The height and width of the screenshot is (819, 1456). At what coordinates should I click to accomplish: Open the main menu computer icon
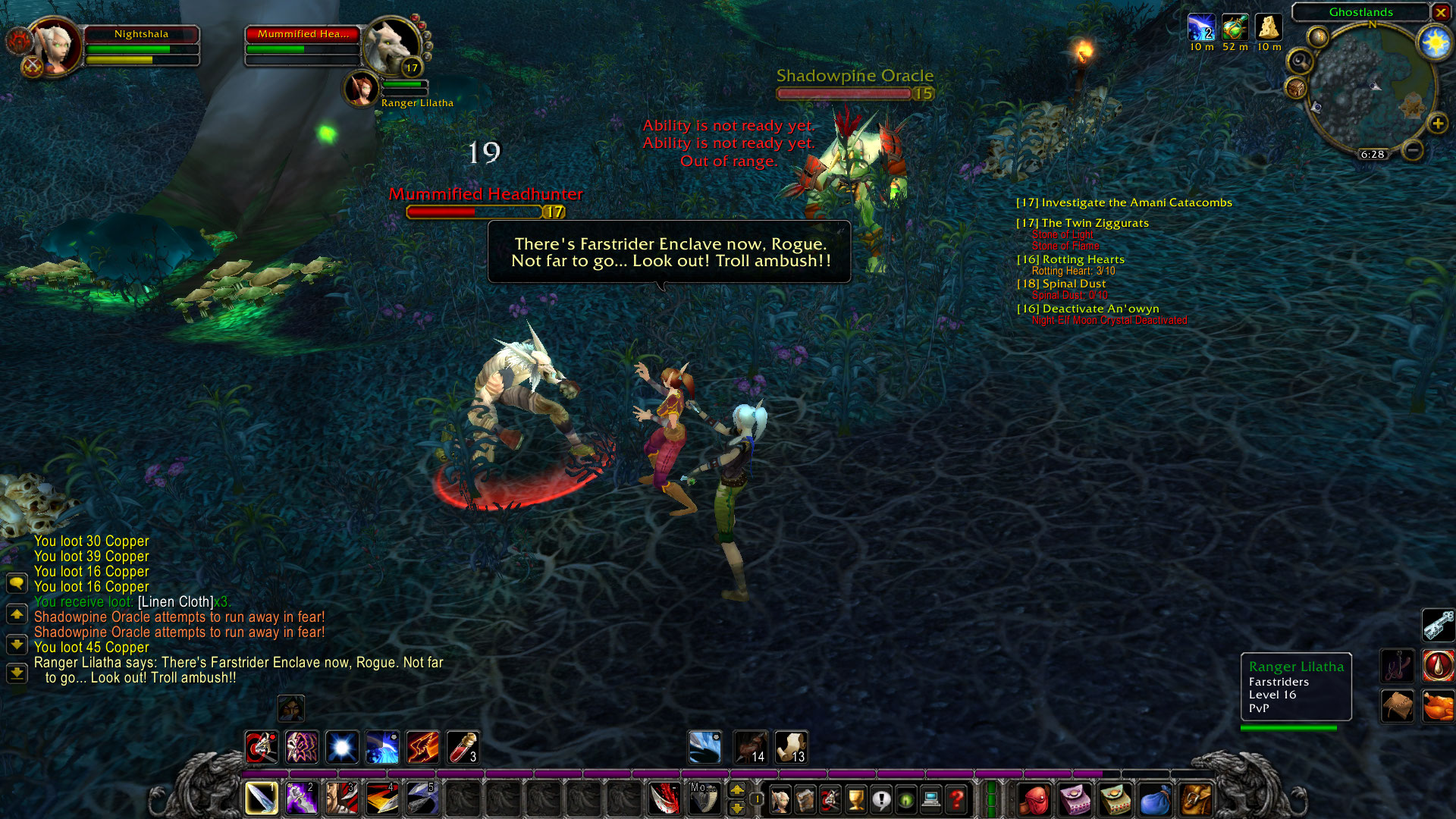pyautogui.click(x=931, y=800)
